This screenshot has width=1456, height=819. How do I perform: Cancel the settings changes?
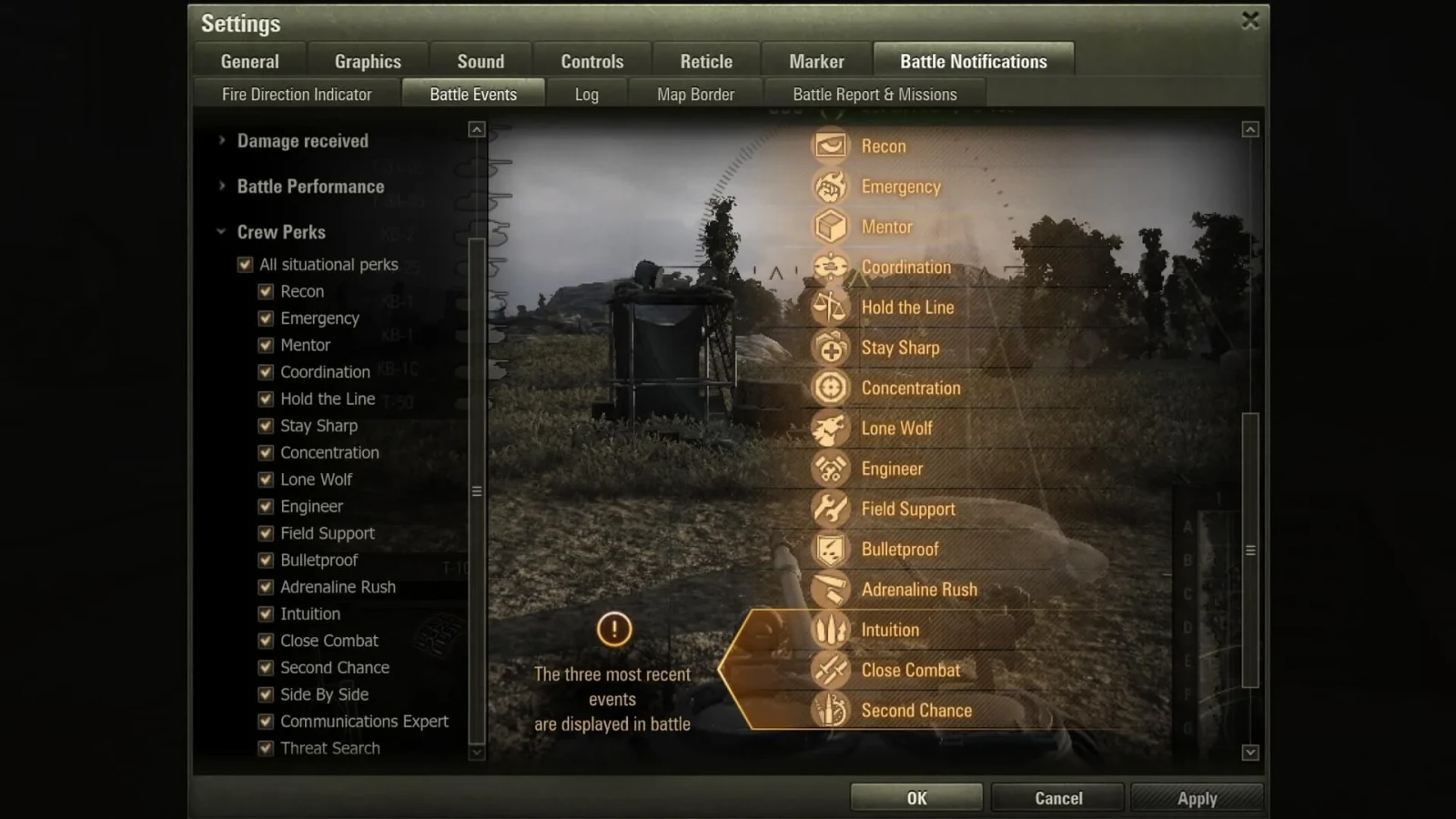[x=1058, y=798]
